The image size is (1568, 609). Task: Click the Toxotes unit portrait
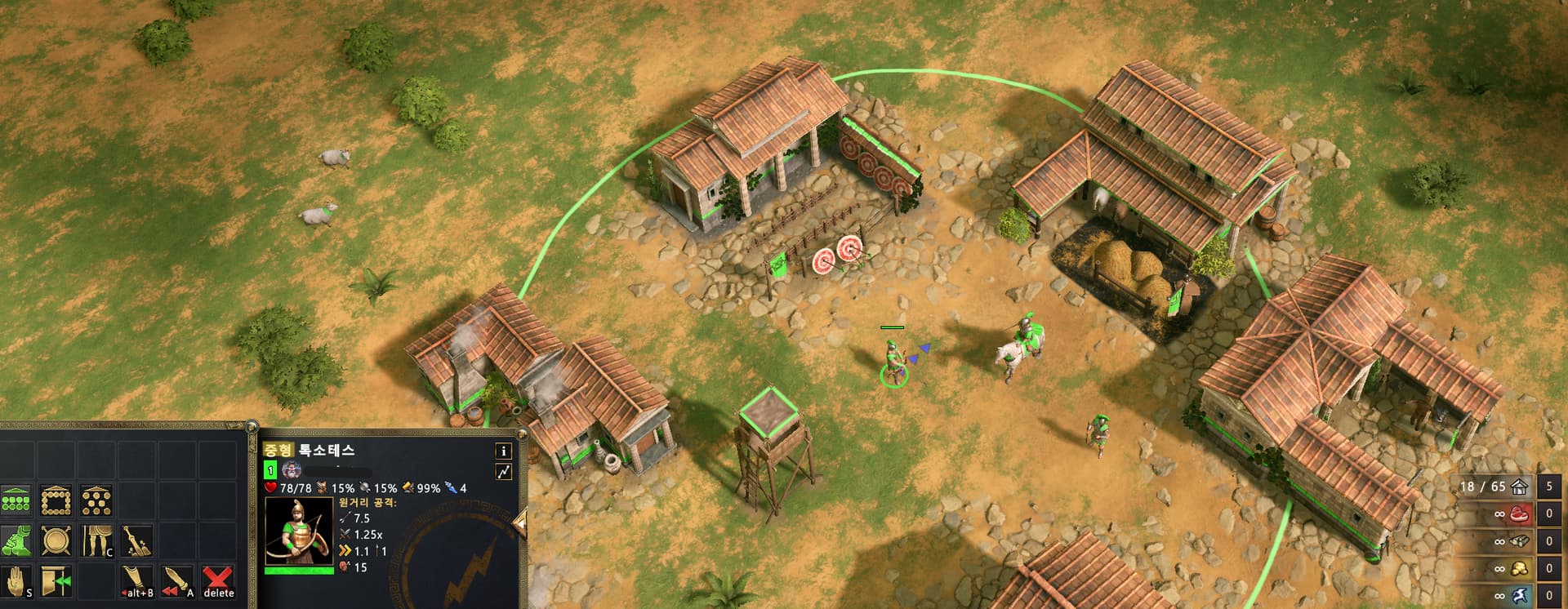pyautogui.click(x=299, y=531)
